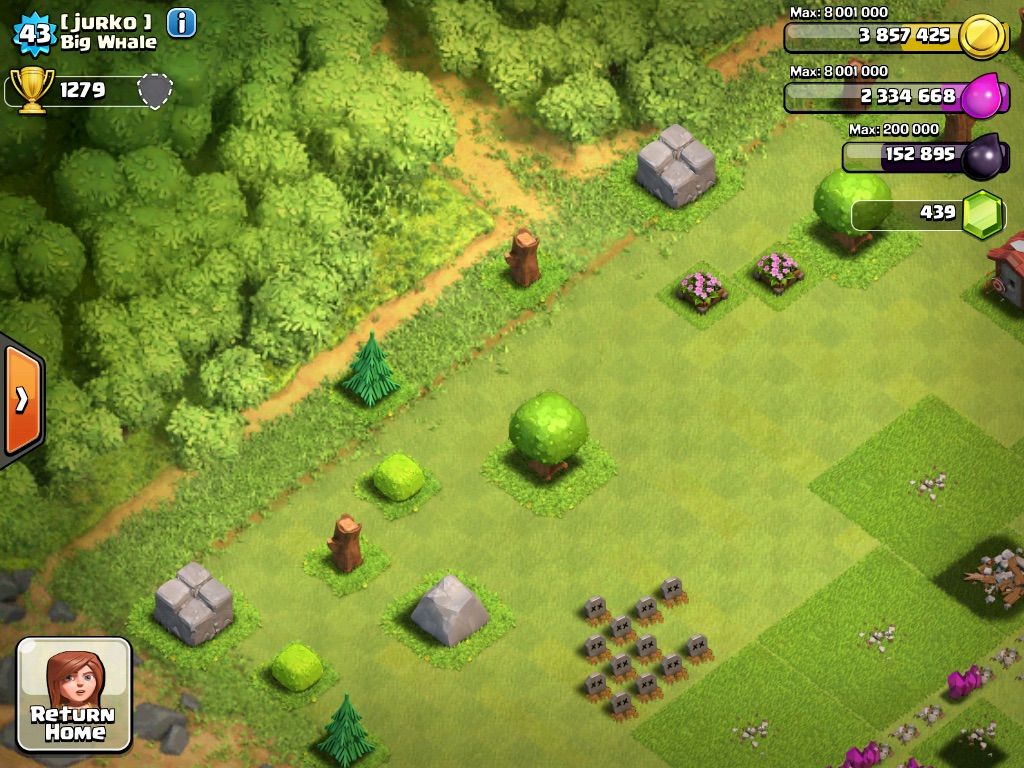The width and height of the screenshot is (1024, 768).
Task: Select the level 43 experience badge
Action: pyautogui.click(x=33, y=33)
